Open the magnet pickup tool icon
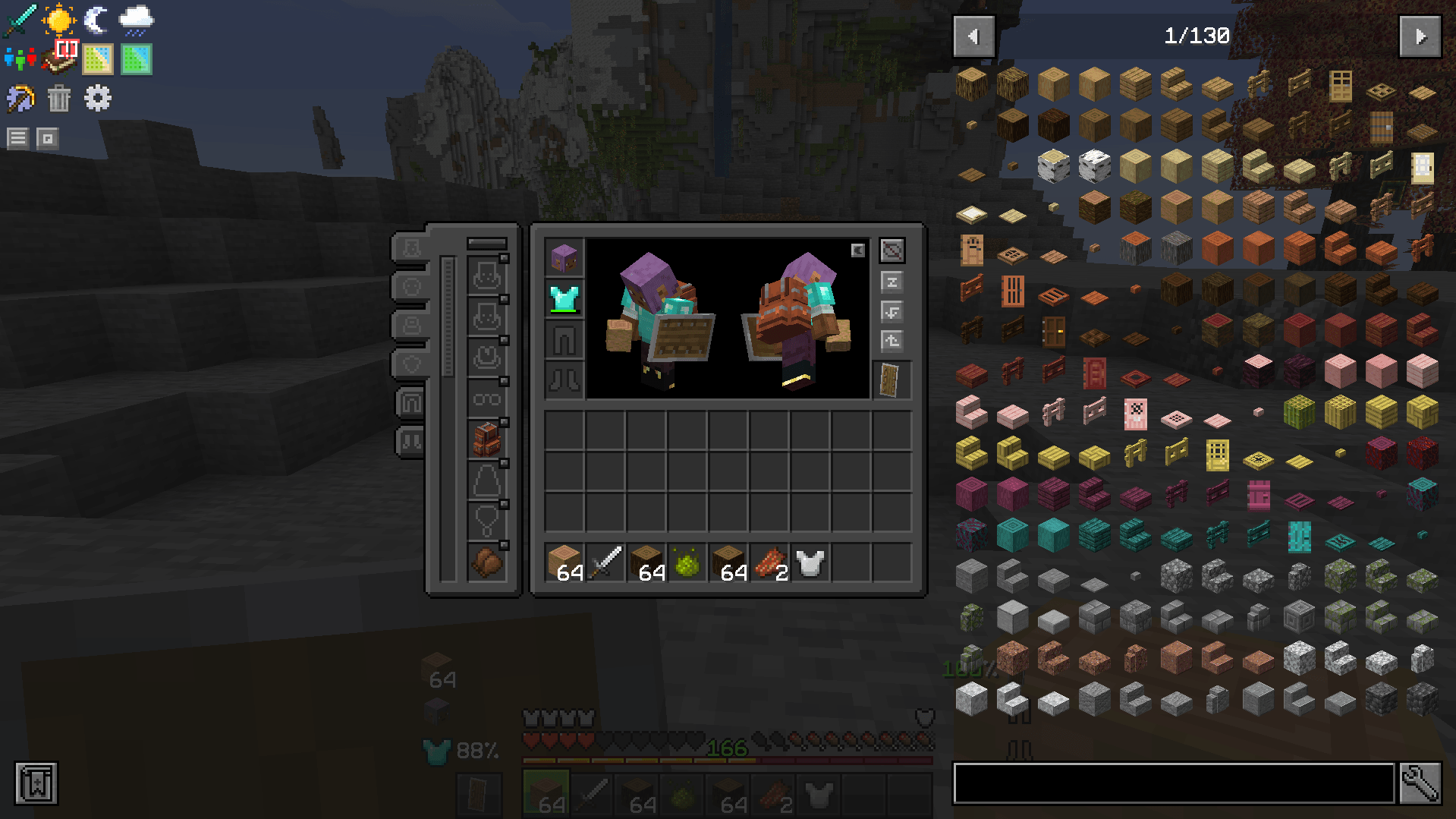 tap(19, 98)
